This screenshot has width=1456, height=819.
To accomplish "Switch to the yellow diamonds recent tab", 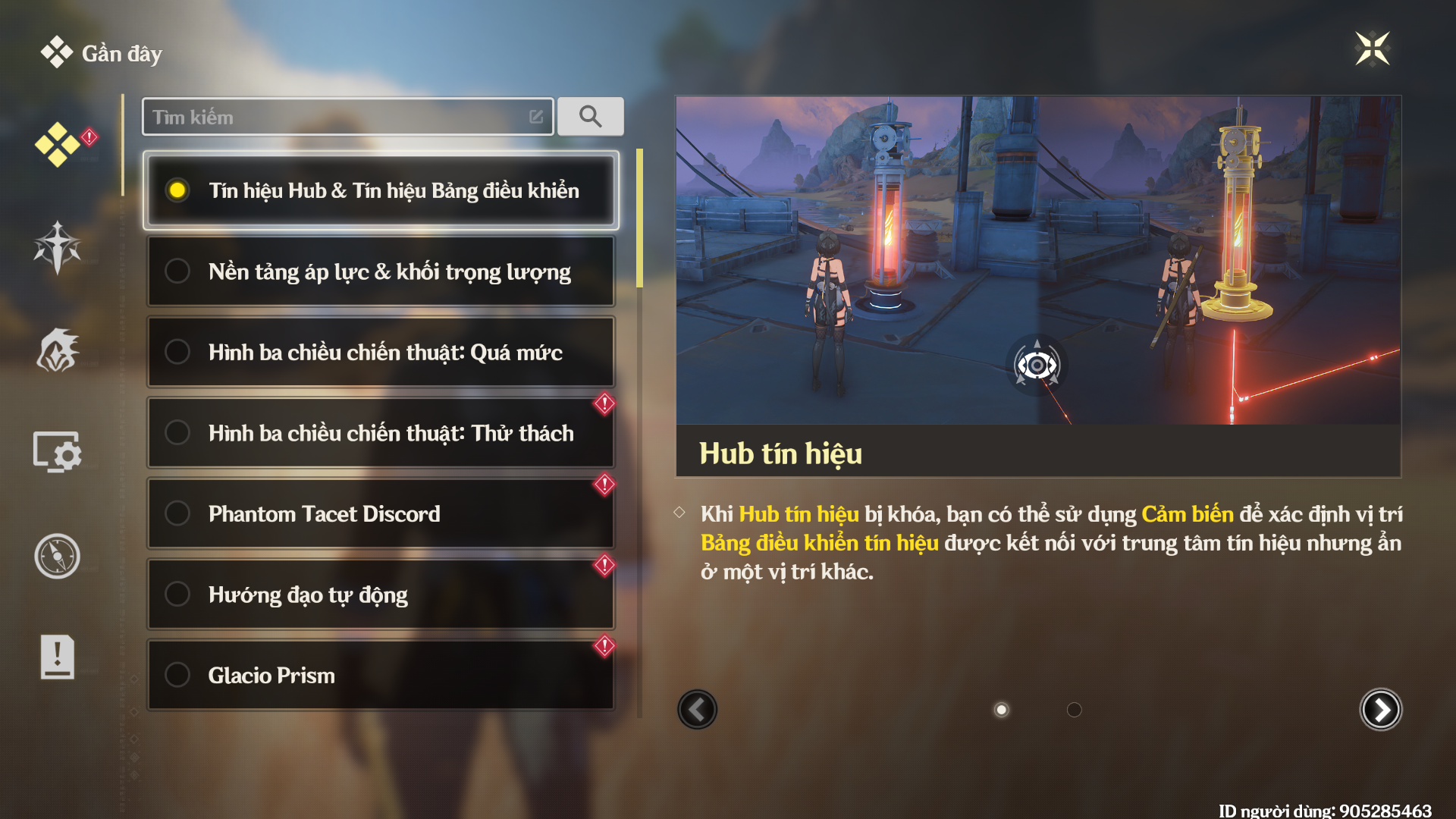I will (58, 144).
